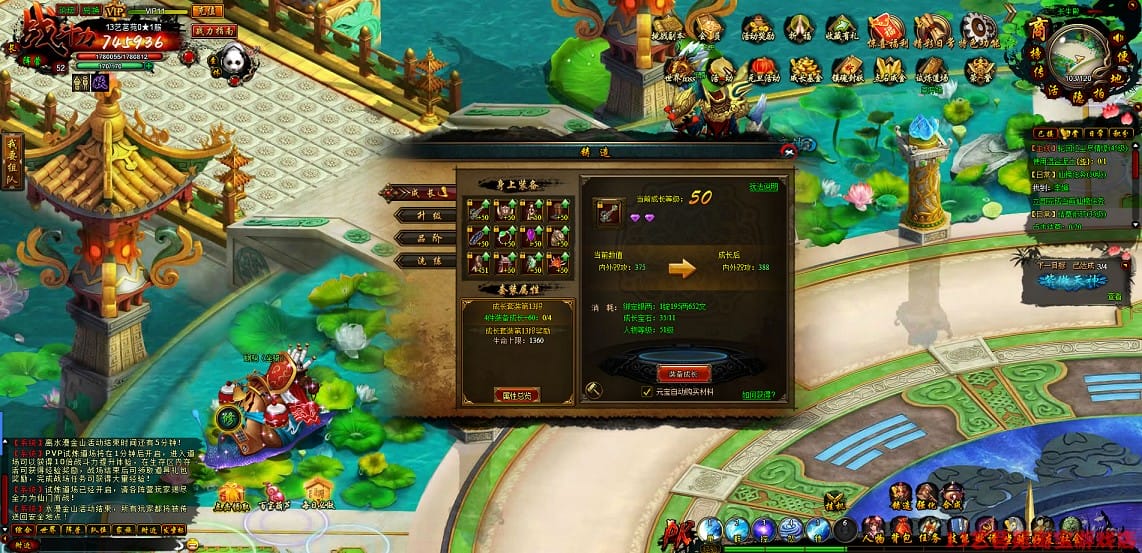This screenshot has height=553, width=1142.
Task: Toggle 元宝自动购买材料 auto-buy checkbox
Action: click(647, 393)
